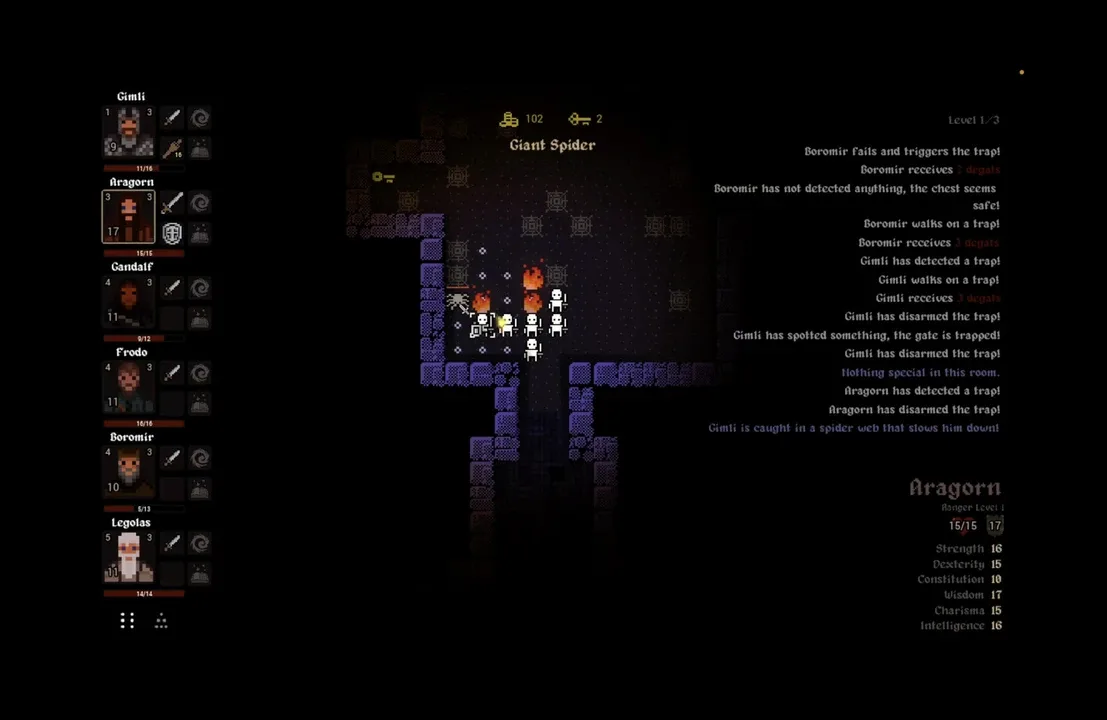
Task: Activate Boromir's swirl ability icon
Action: pyautogui.click(x=200, y=459)
